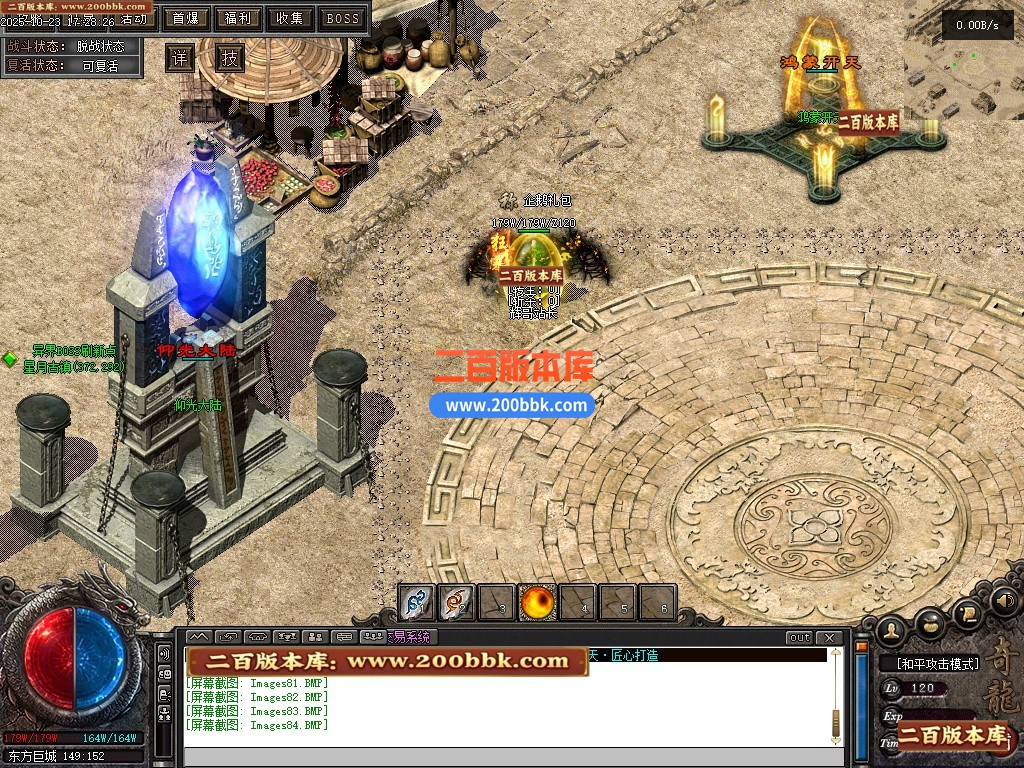Click the first chat channel tab
The image size is (1024, 768).
click(x=198, y=637)
